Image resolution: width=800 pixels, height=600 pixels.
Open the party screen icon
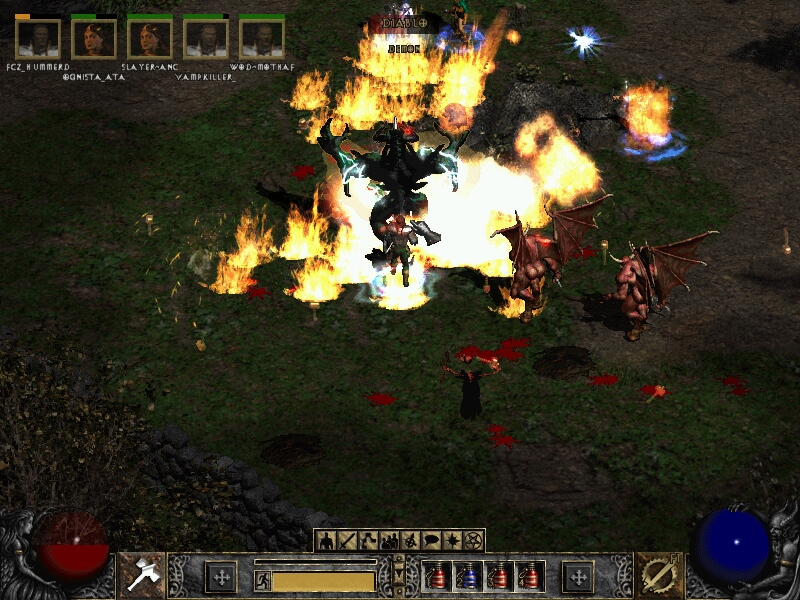[389, 541]
